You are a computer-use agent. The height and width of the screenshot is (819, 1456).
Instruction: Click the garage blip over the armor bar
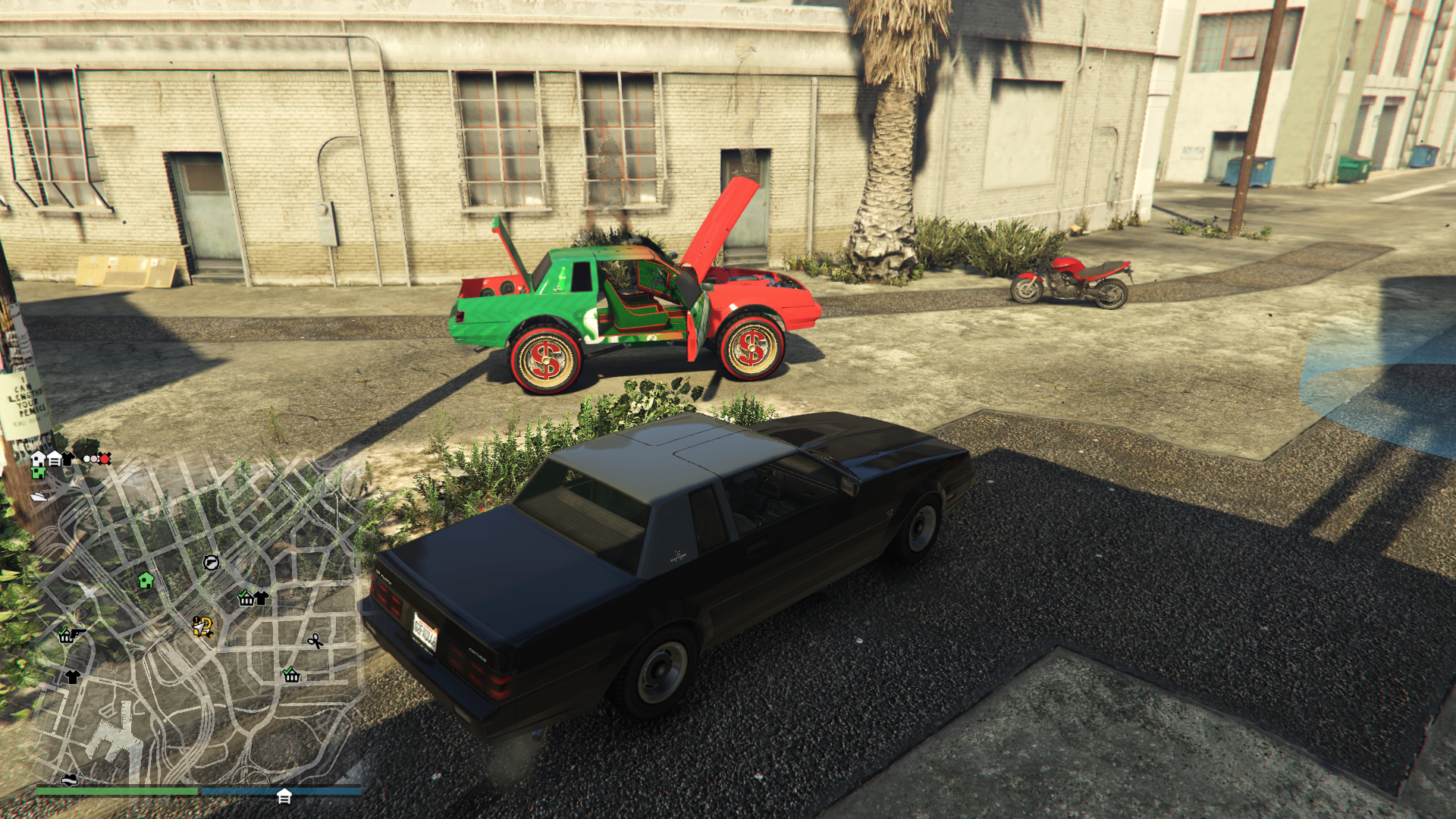284,796
